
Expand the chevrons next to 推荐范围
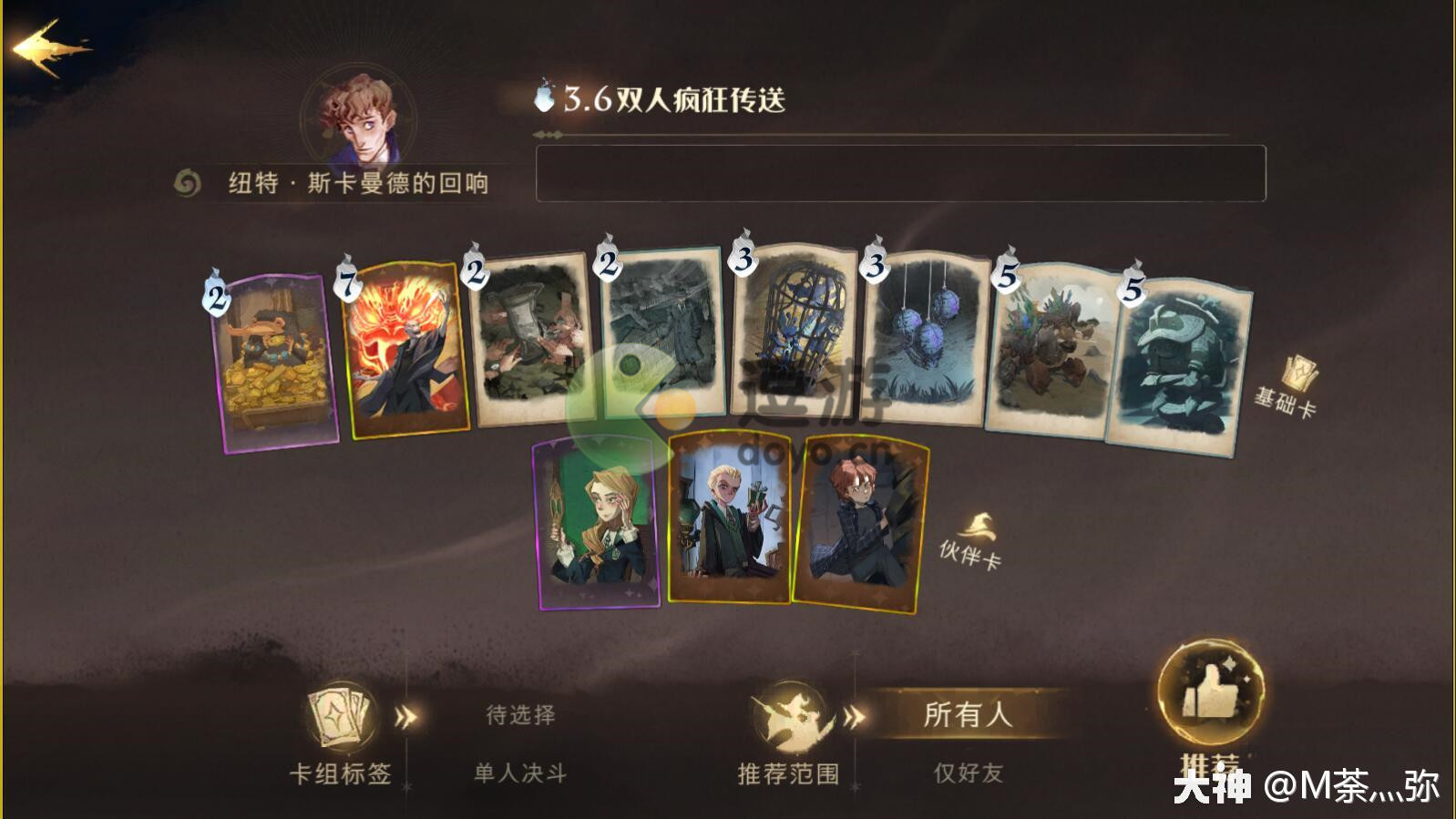pyautogui.click(x=855, y=715)
